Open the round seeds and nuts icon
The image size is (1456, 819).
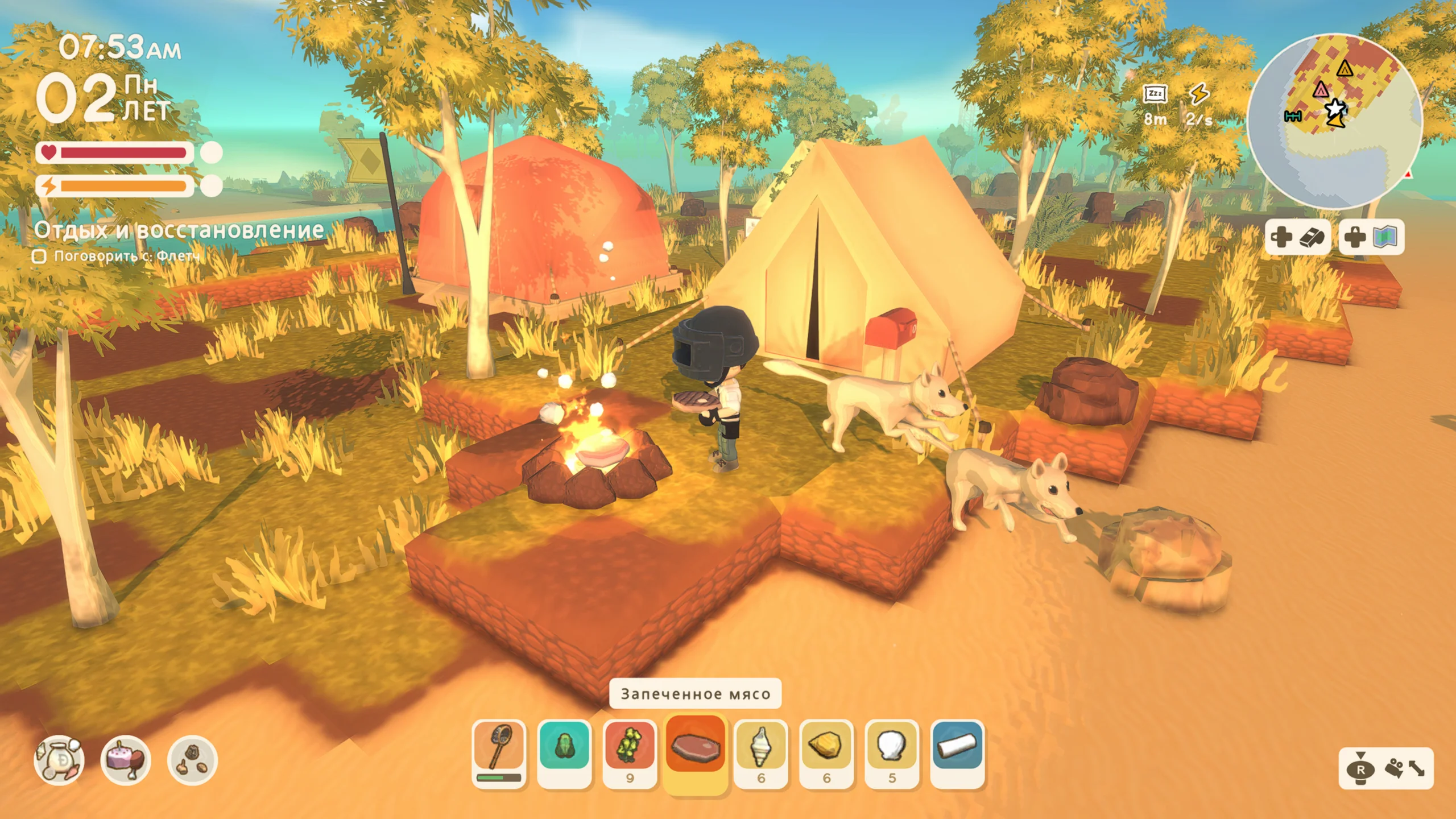(192, 760)
